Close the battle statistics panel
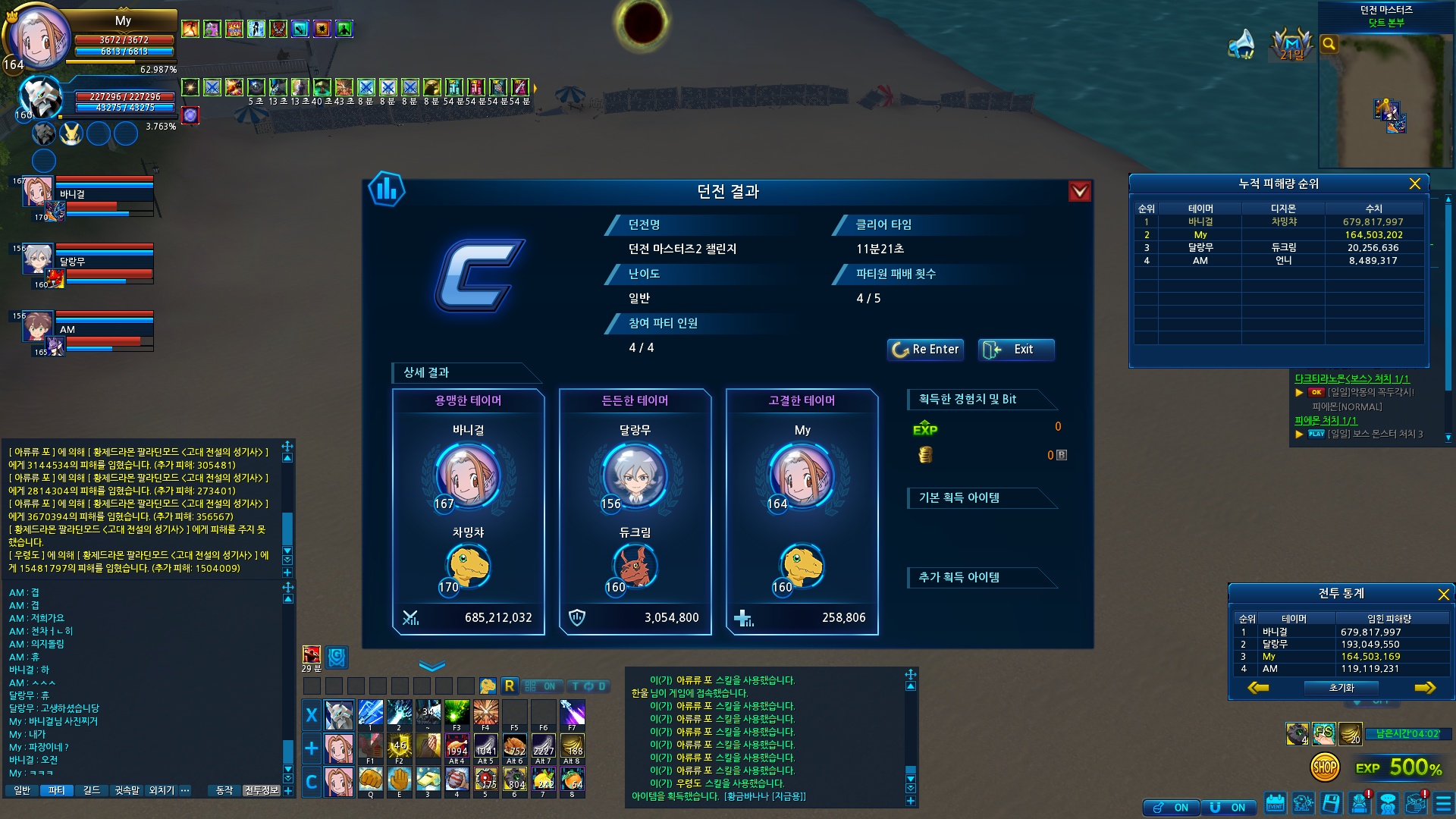This screenshot has width=1456, height=819. click(1443, 595)
